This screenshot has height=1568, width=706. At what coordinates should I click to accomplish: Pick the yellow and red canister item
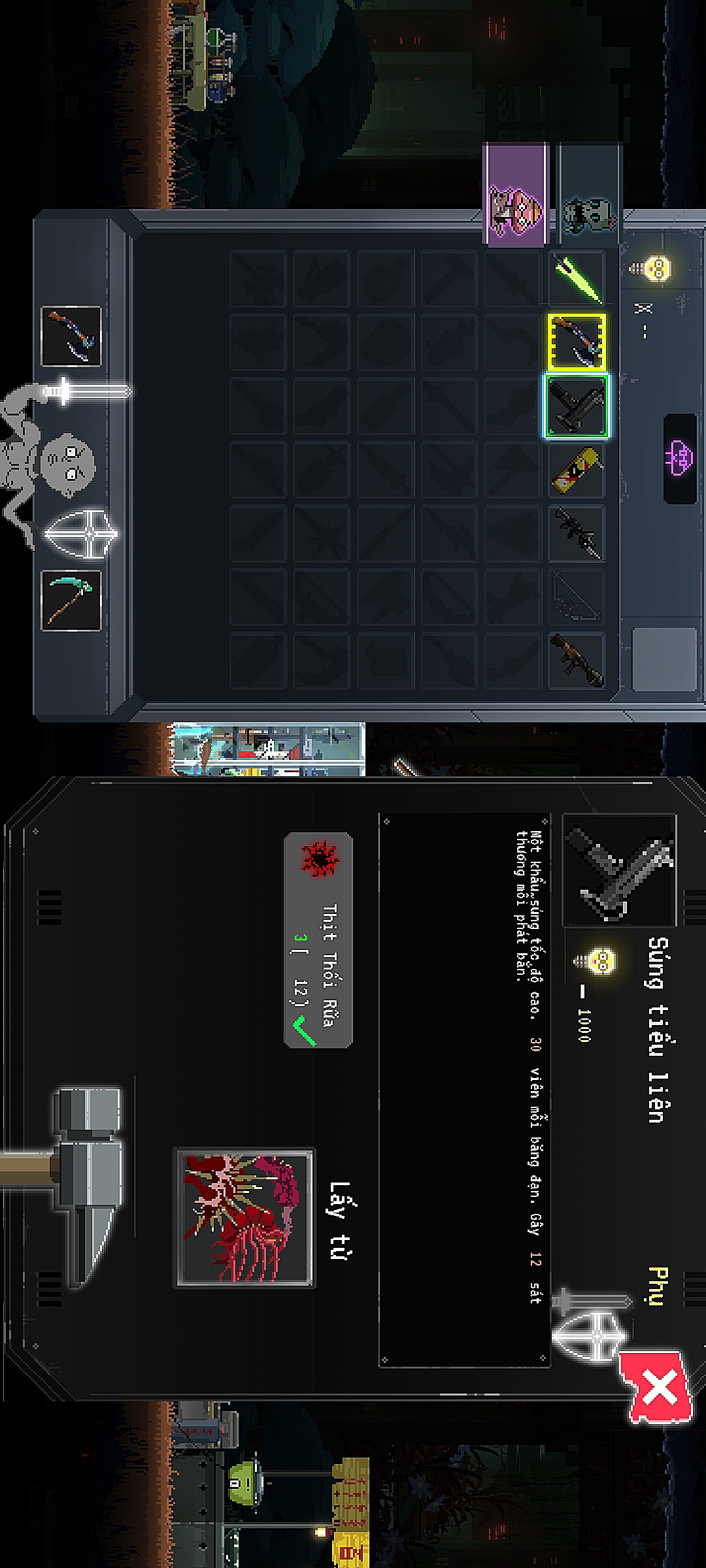pyautogui.click(x=577, y=469)
